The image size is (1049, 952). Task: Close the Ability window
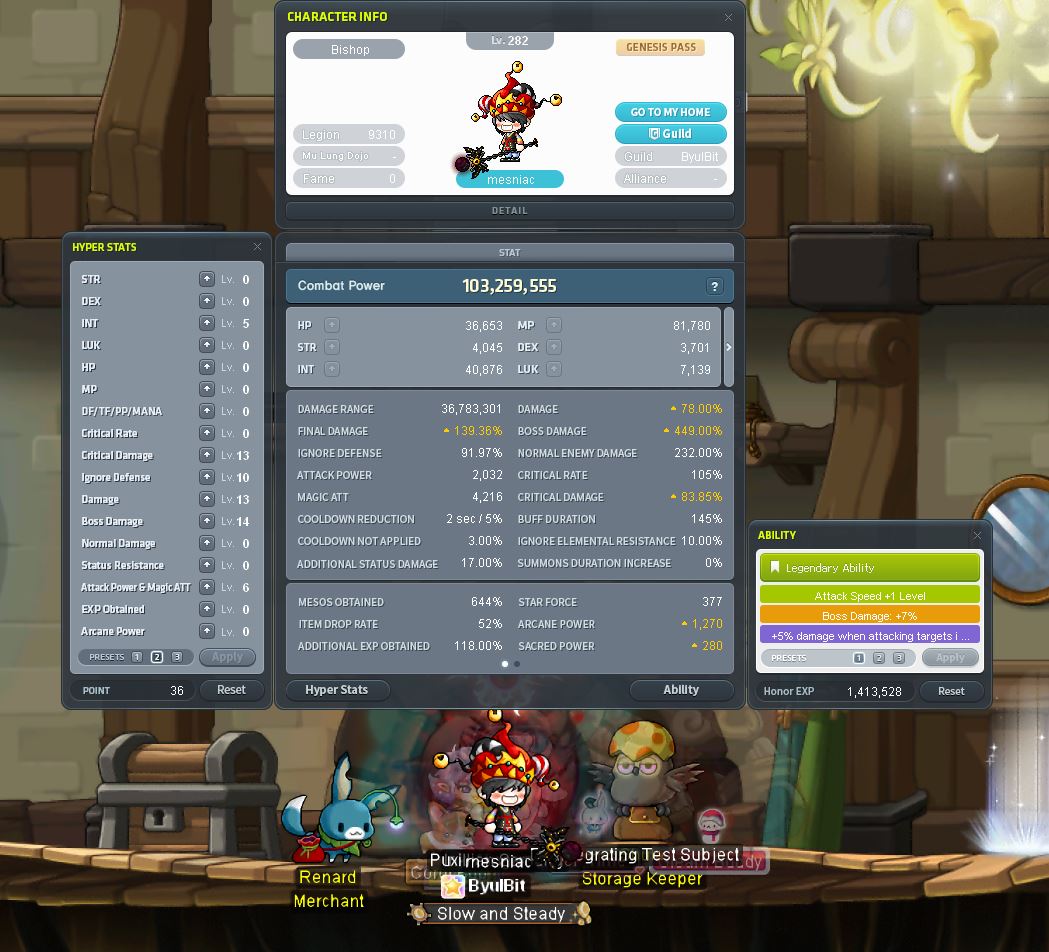coord(977,536)
